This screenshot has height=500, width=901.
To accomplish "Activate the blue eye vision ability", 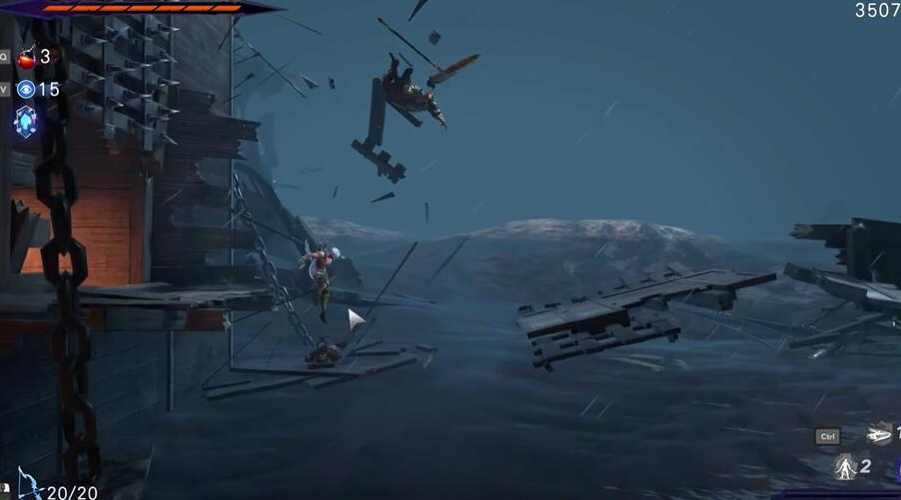I will pos(26,90).
